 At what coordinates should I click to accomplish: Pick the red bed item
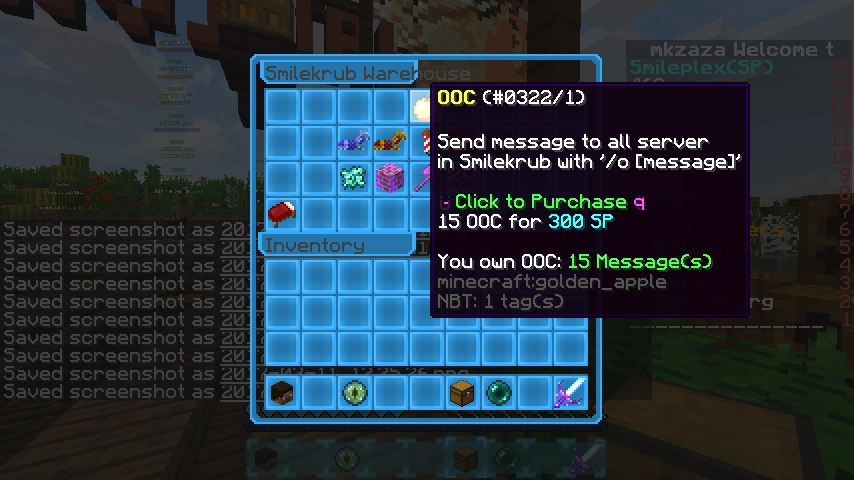283,213
